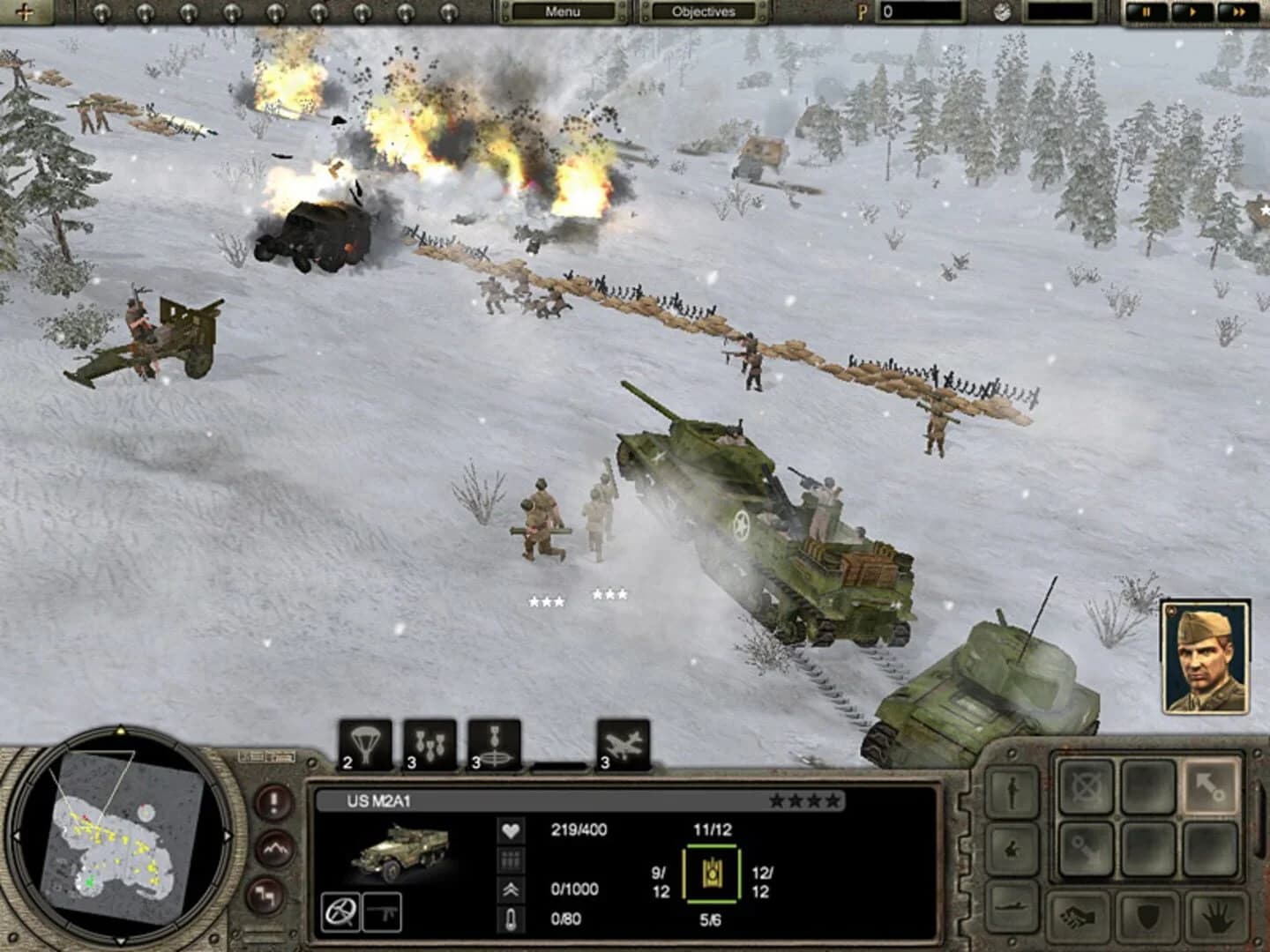Use the handshake repair command icon
This screenshot has width=1270, height=952.
[1079, 918]
